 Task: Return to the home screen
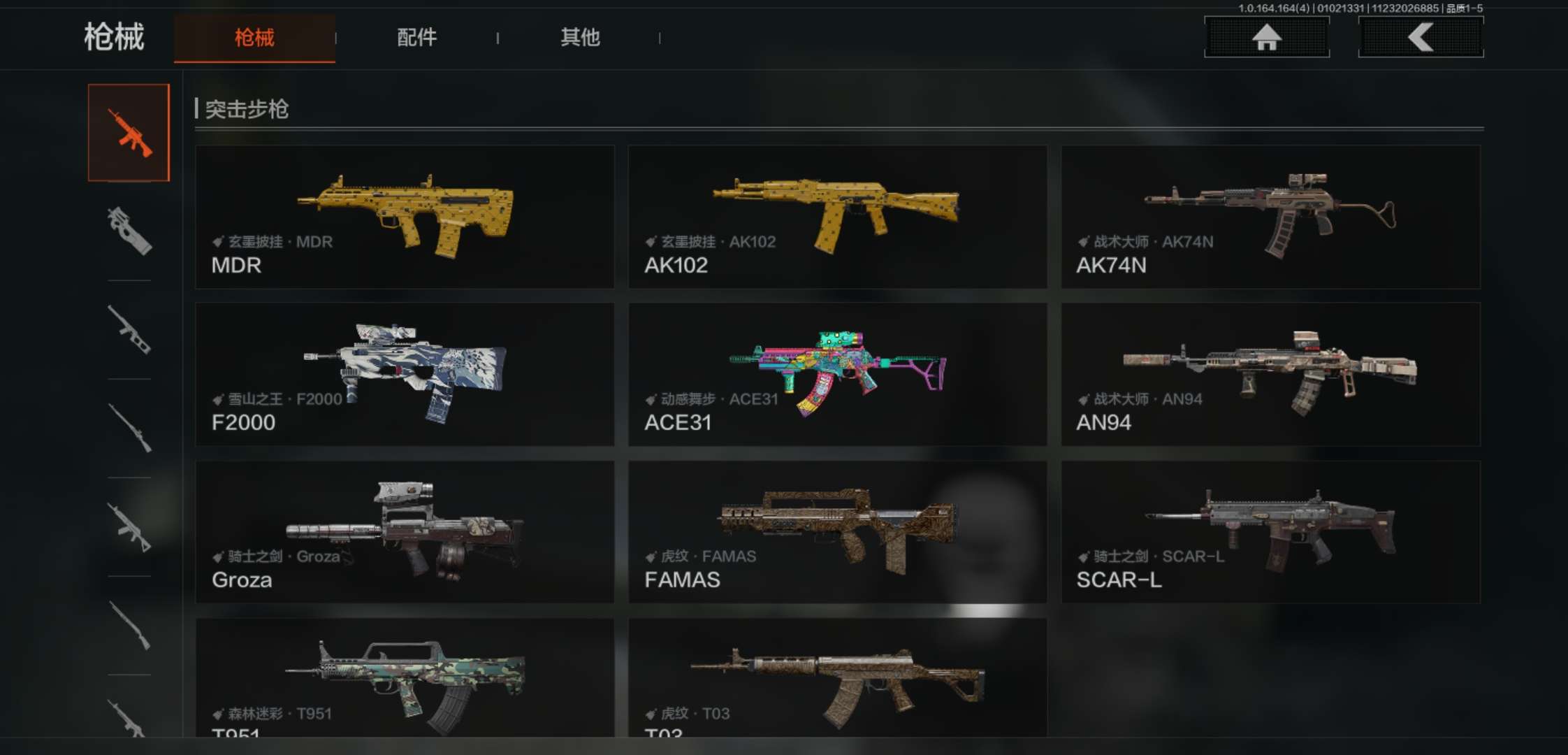(1266, 37)
